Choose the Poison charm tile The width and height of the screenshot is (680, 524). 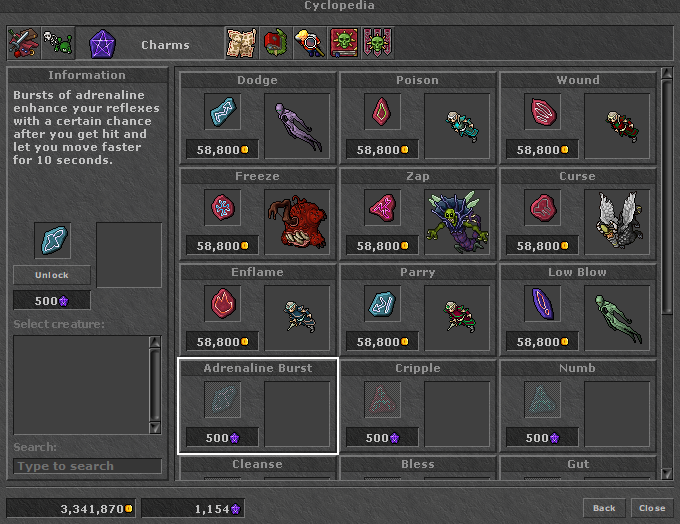point(418,116)
